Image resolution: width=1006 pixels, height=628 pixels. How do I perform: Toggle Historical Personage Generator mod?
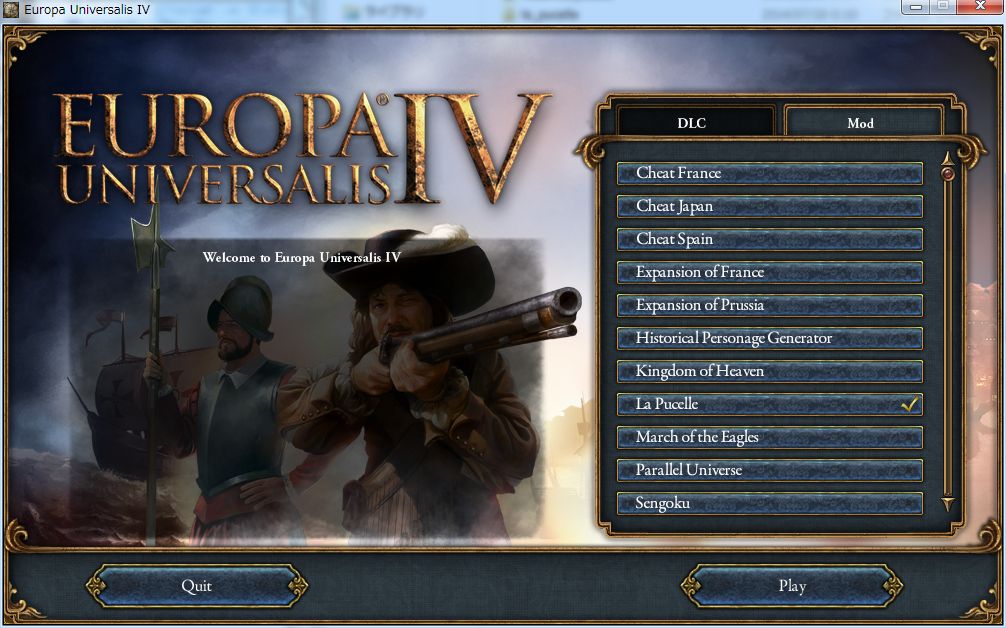click(769, 338)
